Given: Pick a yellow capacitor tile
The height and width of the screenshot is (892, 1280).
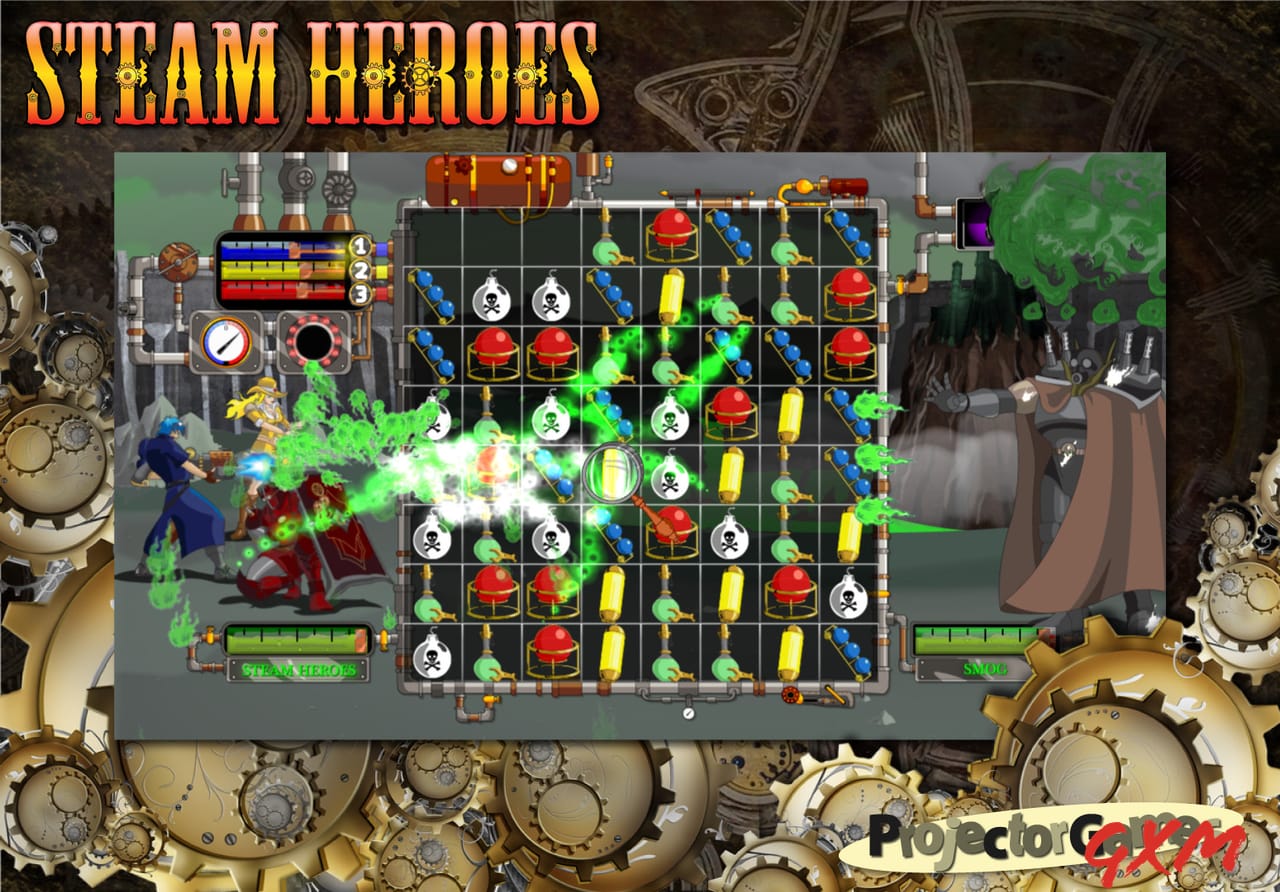Looking at the screenshot, I should click(x=672, y=295).
